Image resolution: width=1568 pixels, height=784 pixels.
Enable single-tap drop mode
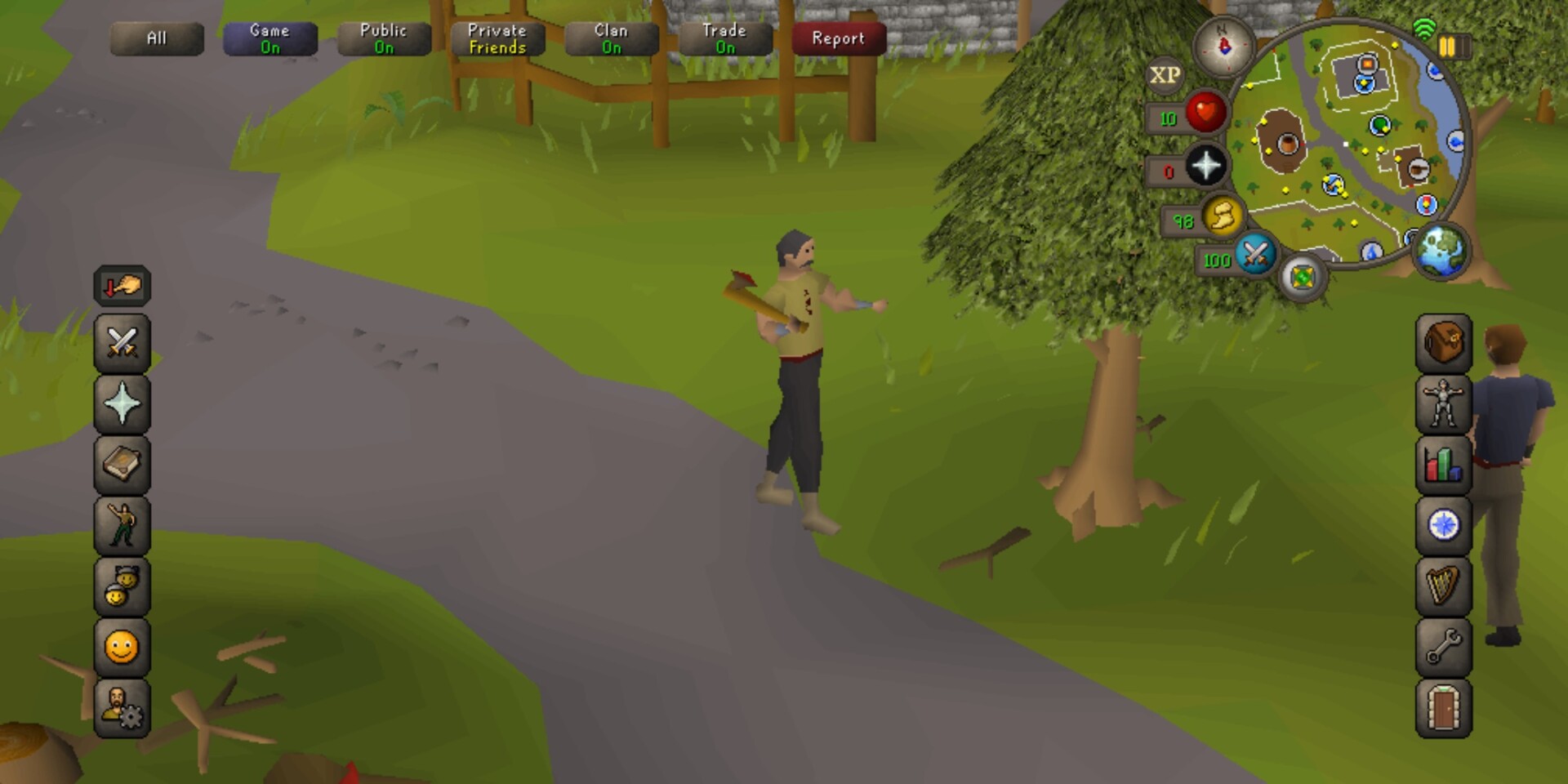point(122,286)
